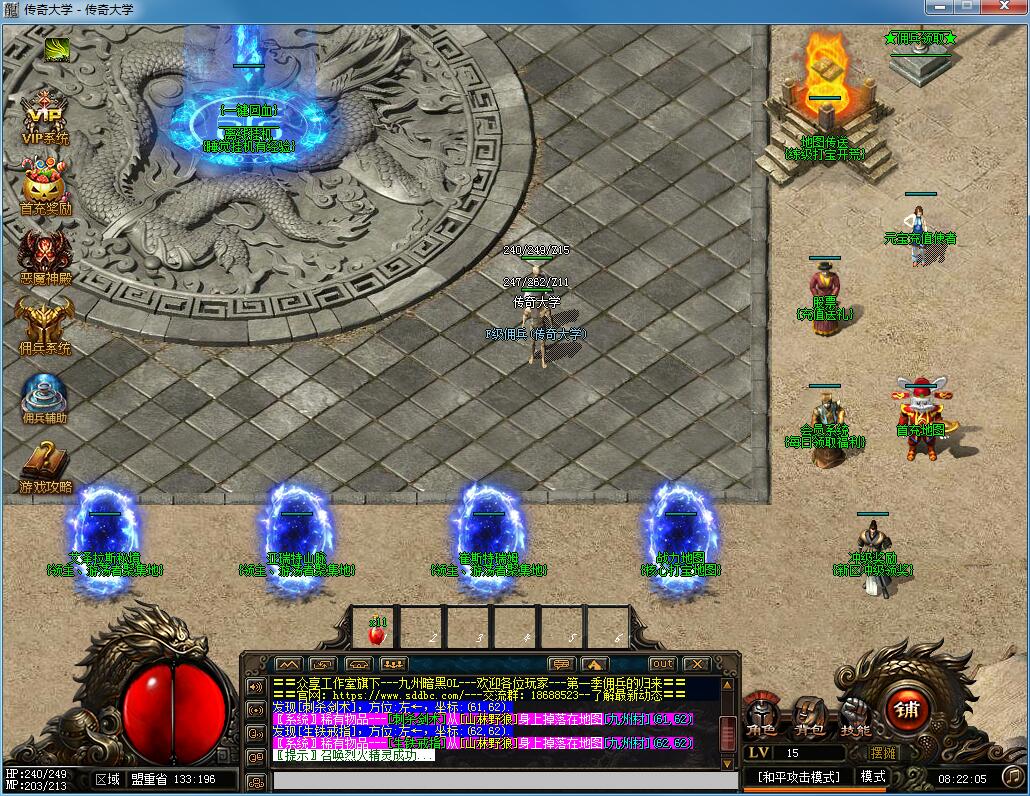This screenshot has width=1030, height=796.
Task: Open the 首充奖励 pumpkin reward icon
Action: (x=44, y=188)
